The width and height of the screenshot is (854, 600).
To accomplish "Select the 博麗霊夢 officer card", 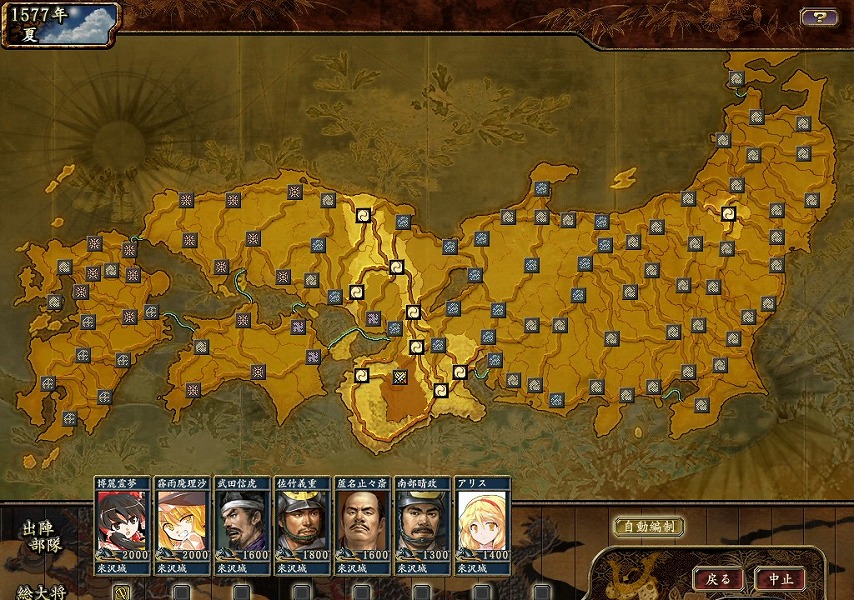I will (122, 525).
